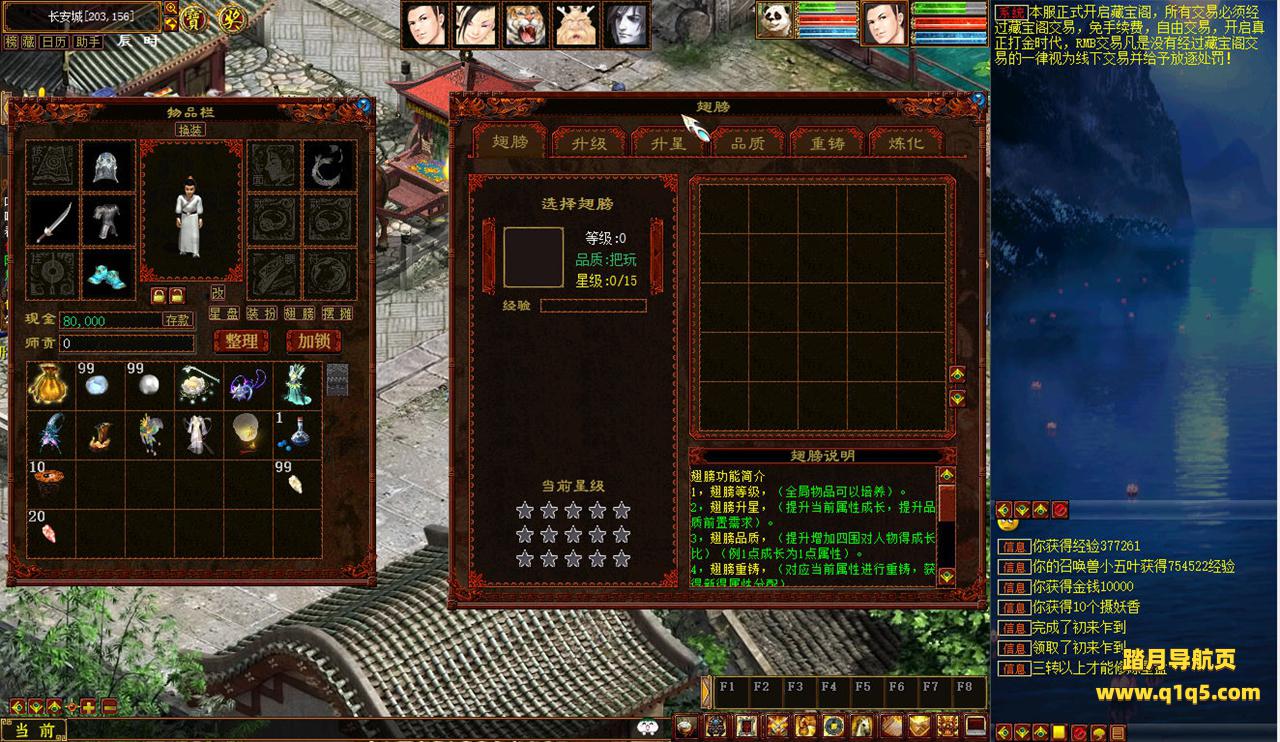Open the 存款 deposit button
The width and height of the screenshot is (1280, 742).
click(x=178, y=320)
